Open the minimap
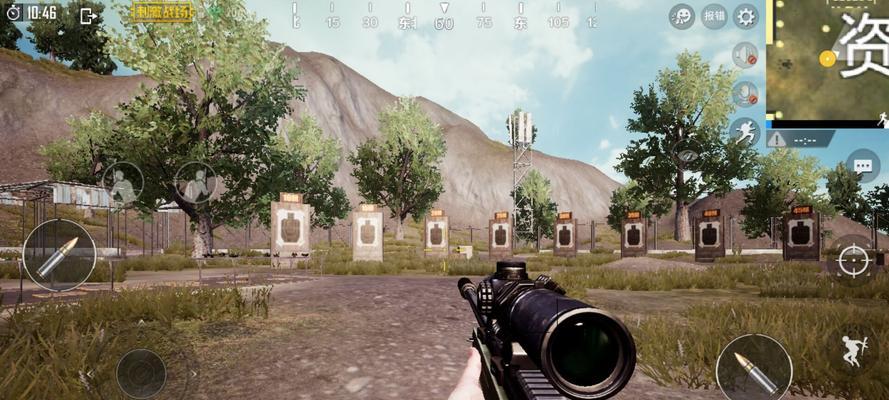889x400 pixels. [x=827, y=61]
